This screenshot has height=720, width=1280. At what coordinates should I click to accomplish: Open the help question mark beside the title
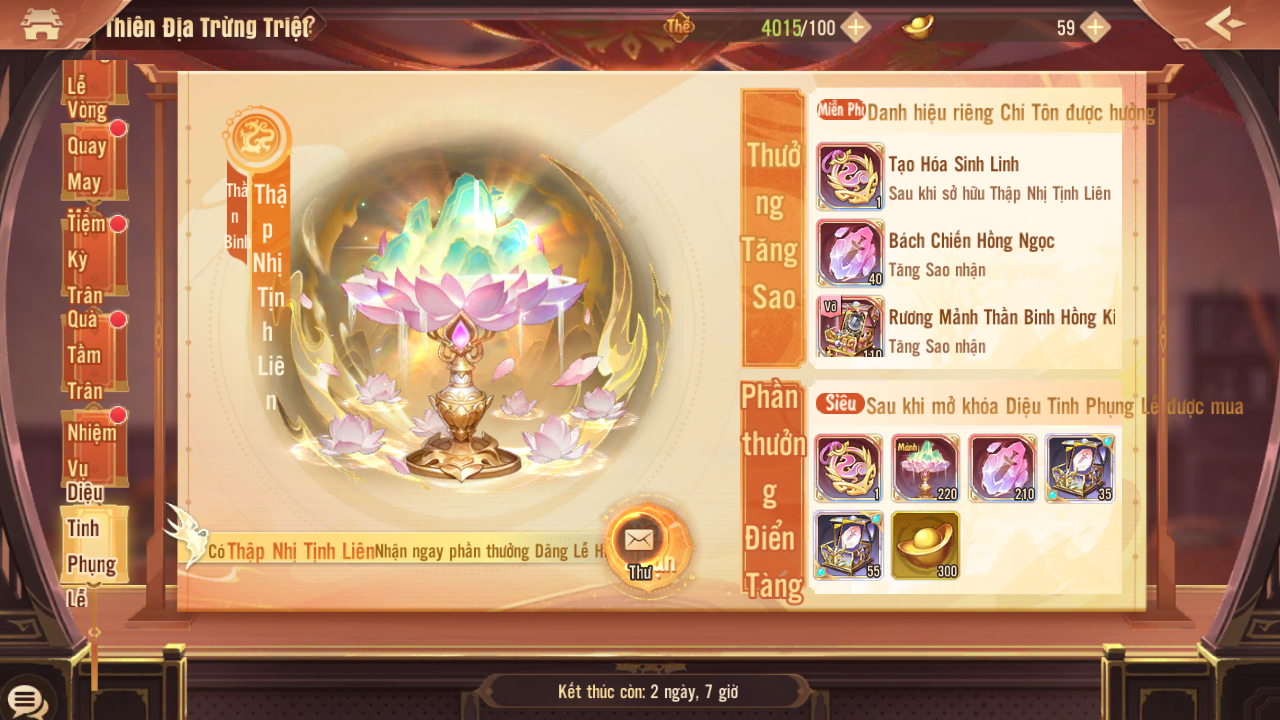309,24
